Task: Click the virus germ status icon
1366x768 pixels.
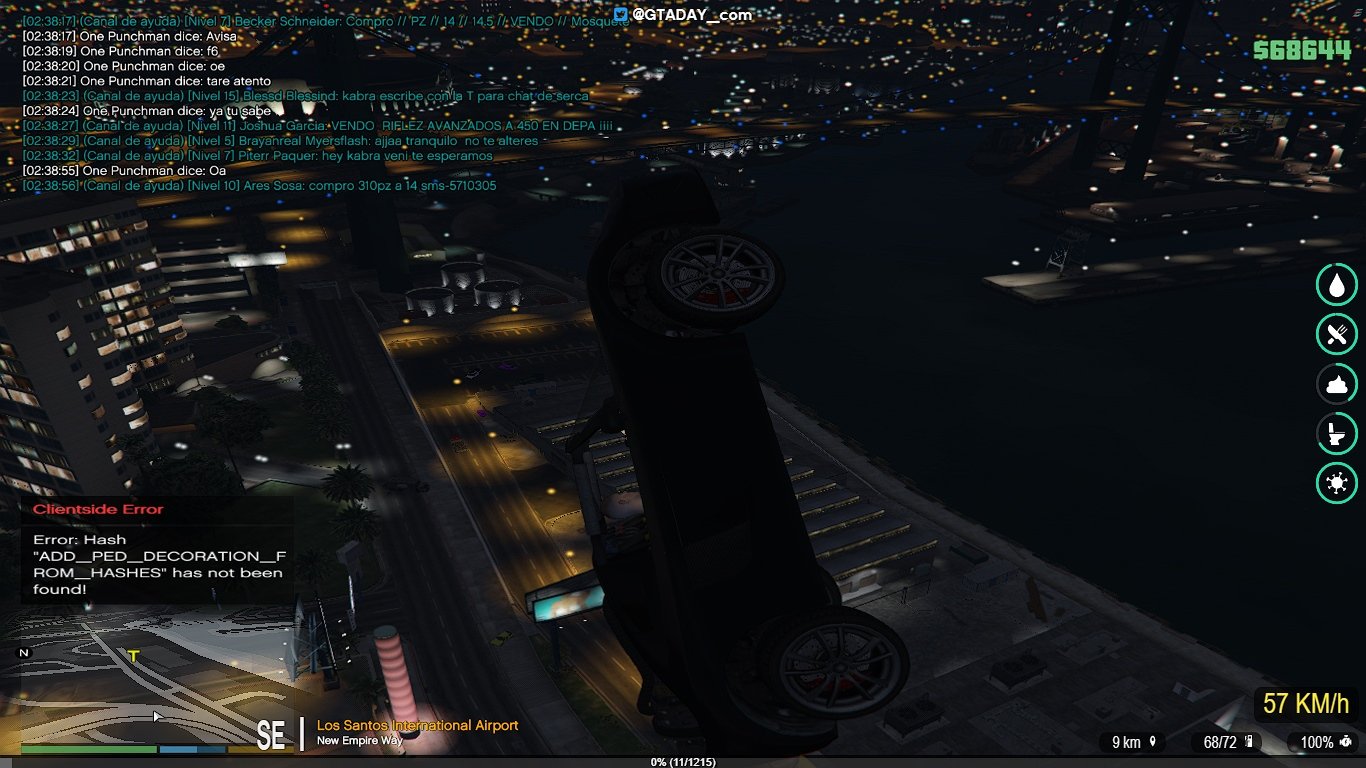Action: click(x=1336, y=484)
